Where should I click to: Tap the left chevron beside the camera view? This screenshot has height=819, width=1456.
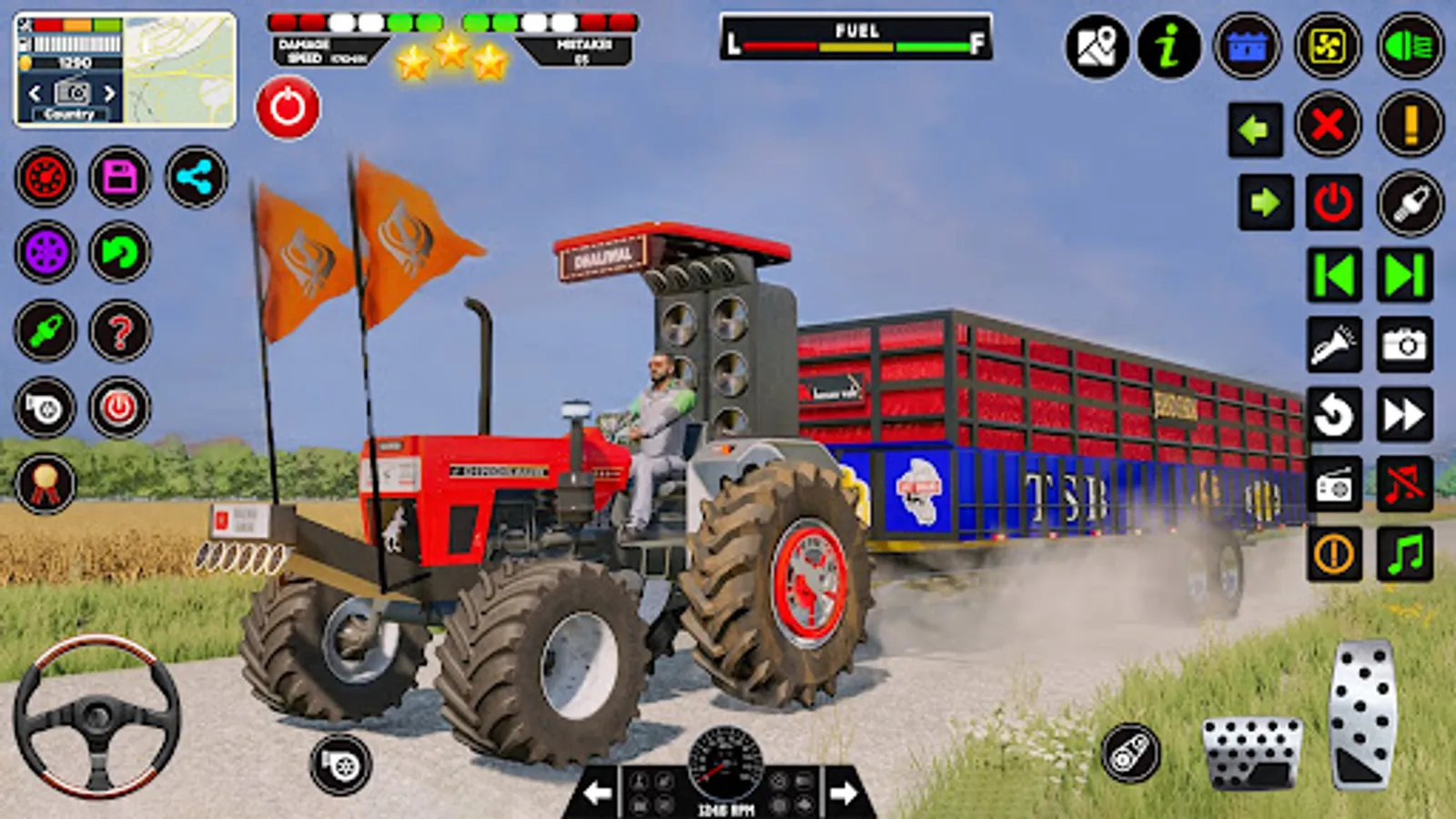(x=35, y=91)
